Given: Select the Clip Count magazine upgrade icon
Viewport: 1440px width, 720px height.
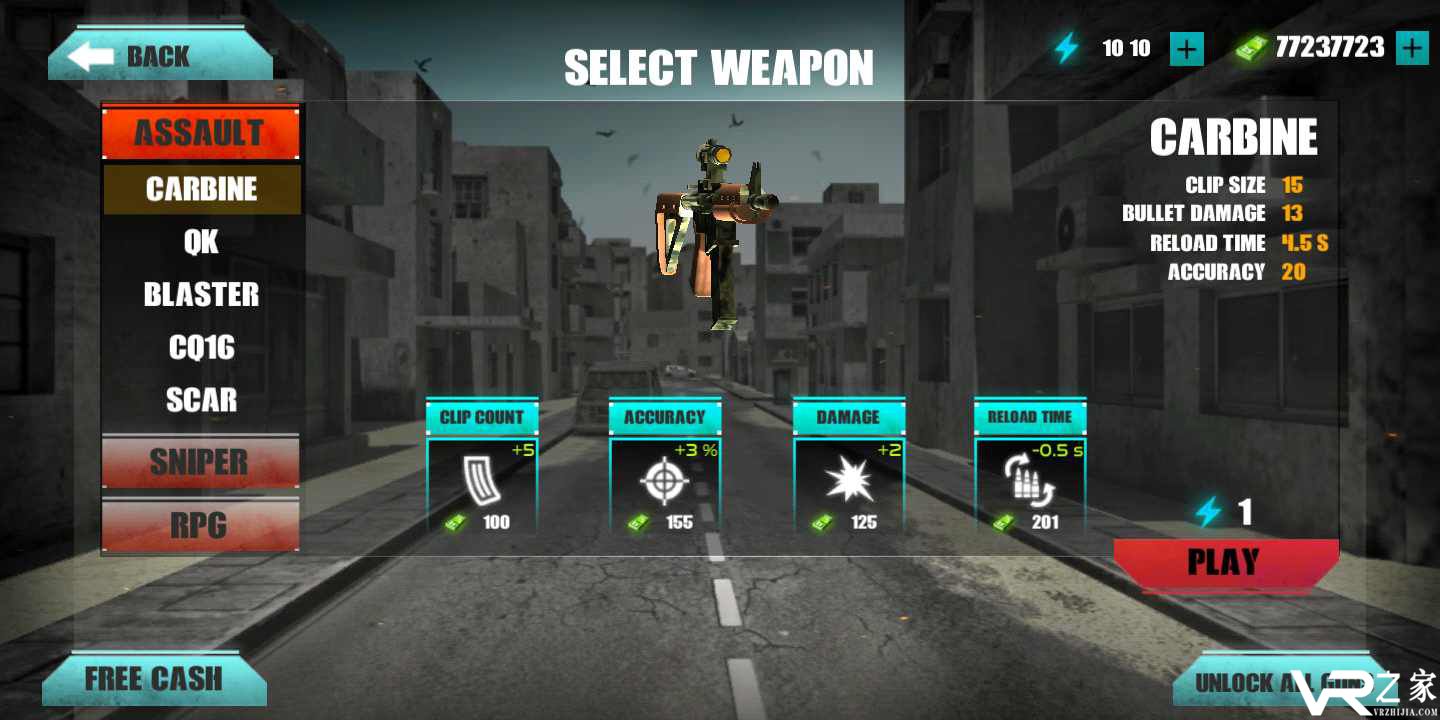Looking at the screenshot, I should coord(479,481).
